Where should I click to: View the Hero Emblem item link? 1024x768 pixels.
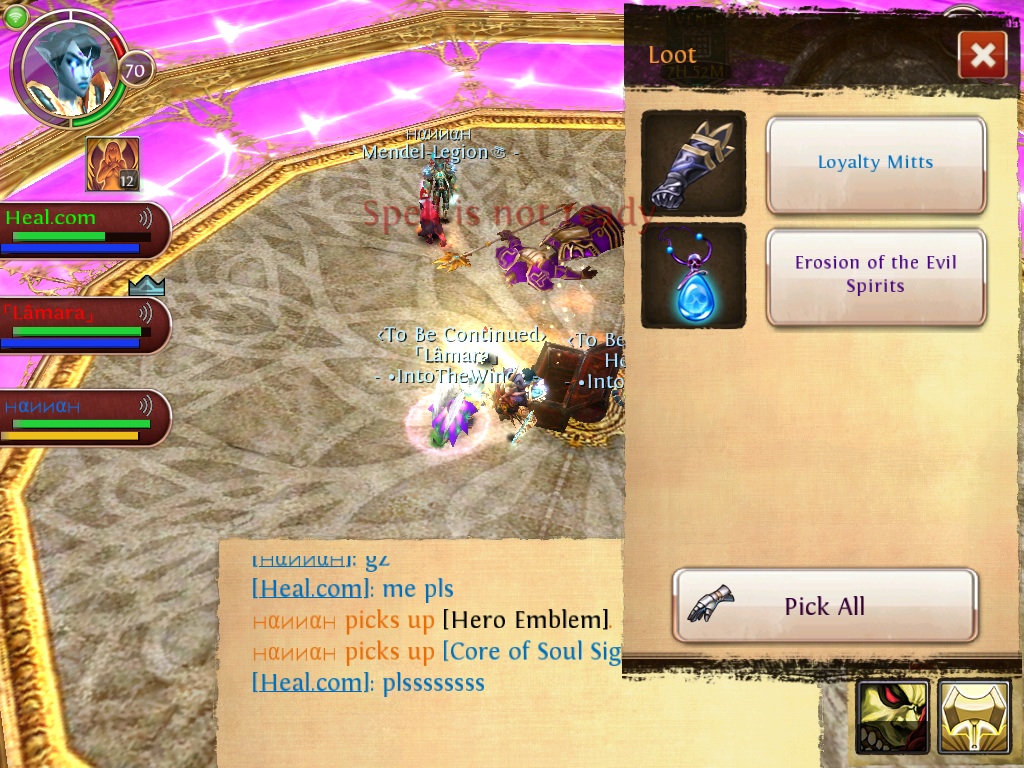526,620
